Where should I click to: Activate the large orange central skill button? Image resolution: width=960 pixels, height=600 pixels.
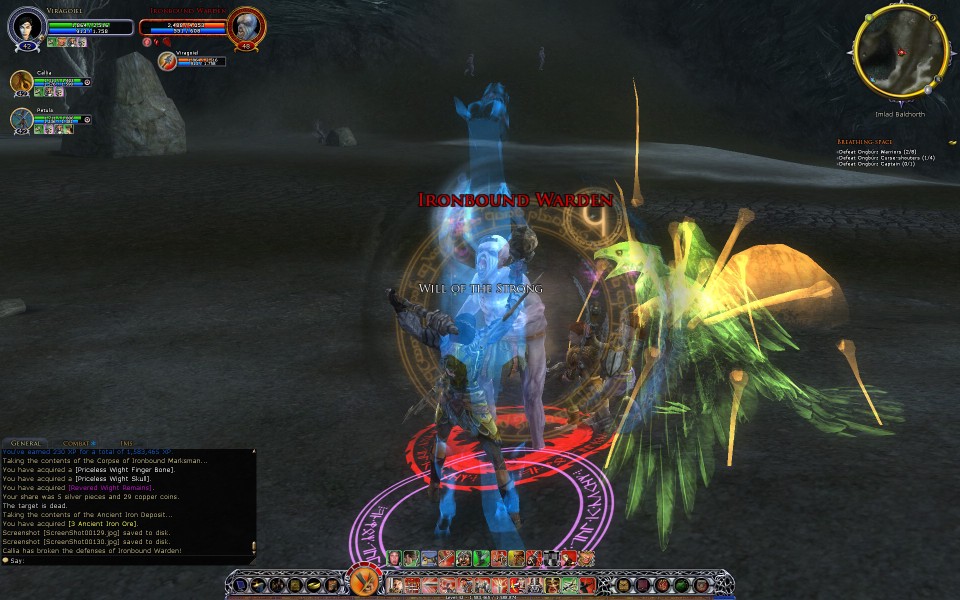[362, 582]
